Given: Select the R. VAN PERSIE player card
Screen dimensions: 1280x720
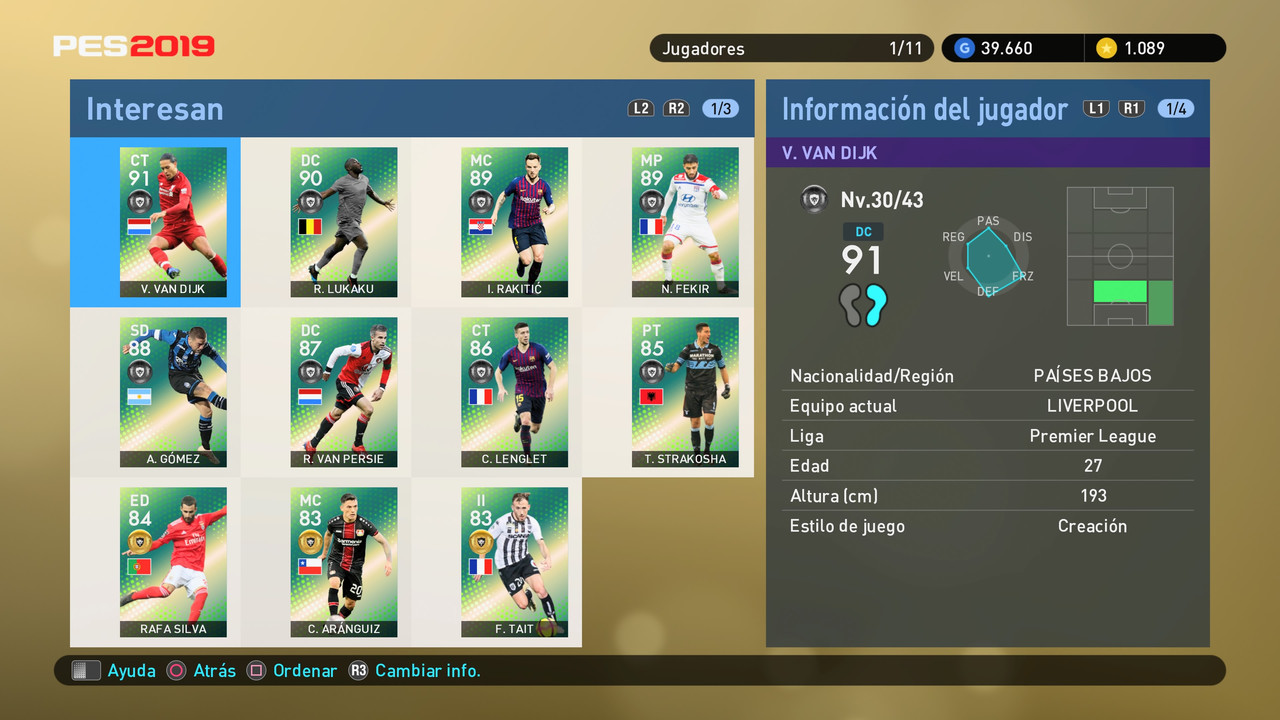Looking at the screenshot, I should pos(343,392).
